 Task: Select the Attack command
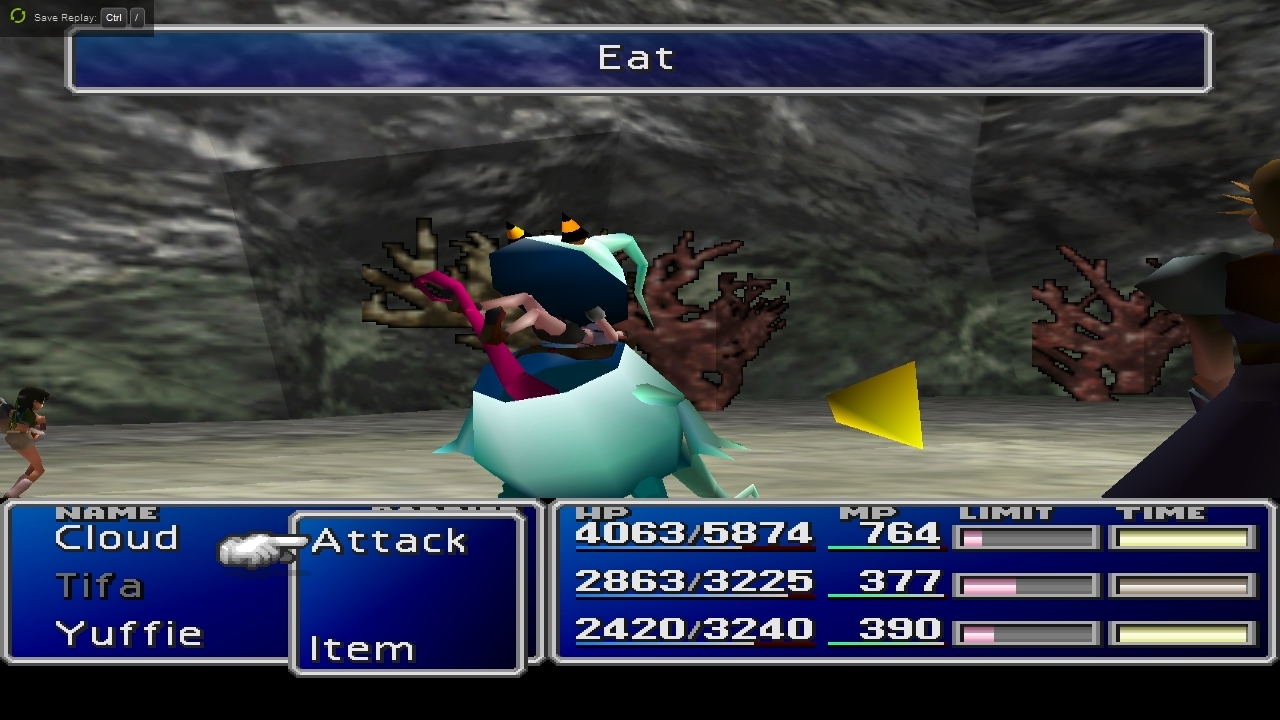point(389,541)
